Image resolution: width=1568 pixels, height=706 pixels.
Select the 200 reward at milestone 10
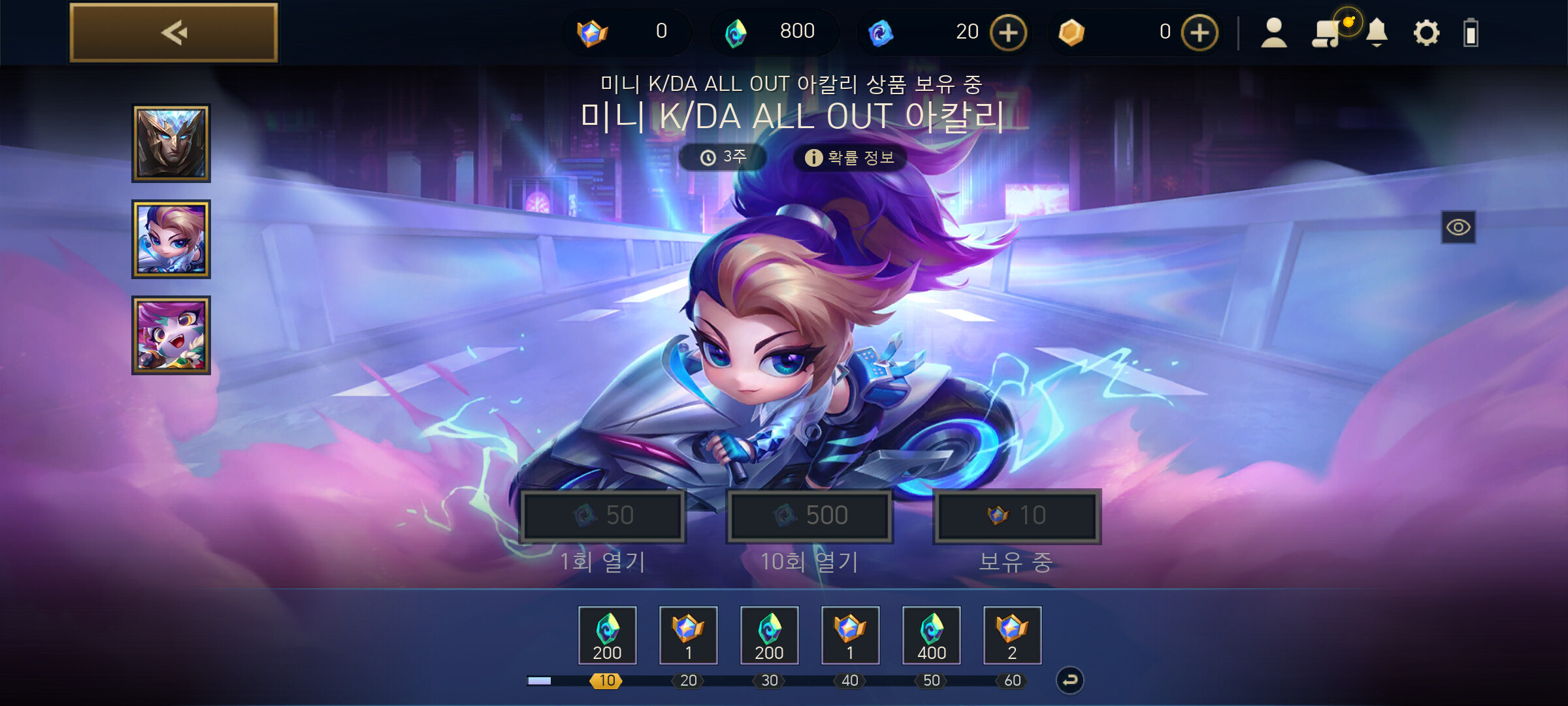[607, 635]
